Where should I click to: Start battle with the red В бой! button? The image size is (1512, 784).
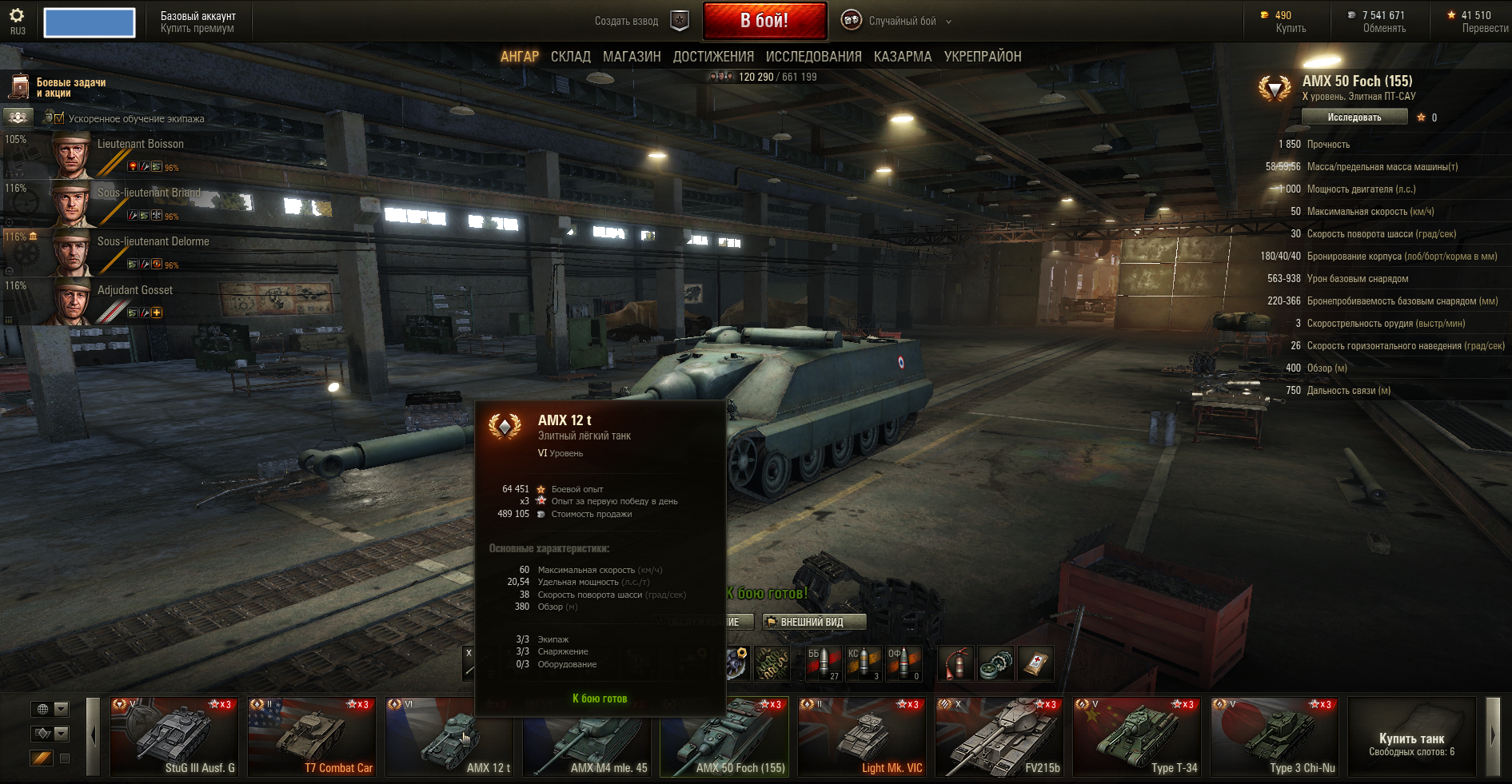point(764,21)
